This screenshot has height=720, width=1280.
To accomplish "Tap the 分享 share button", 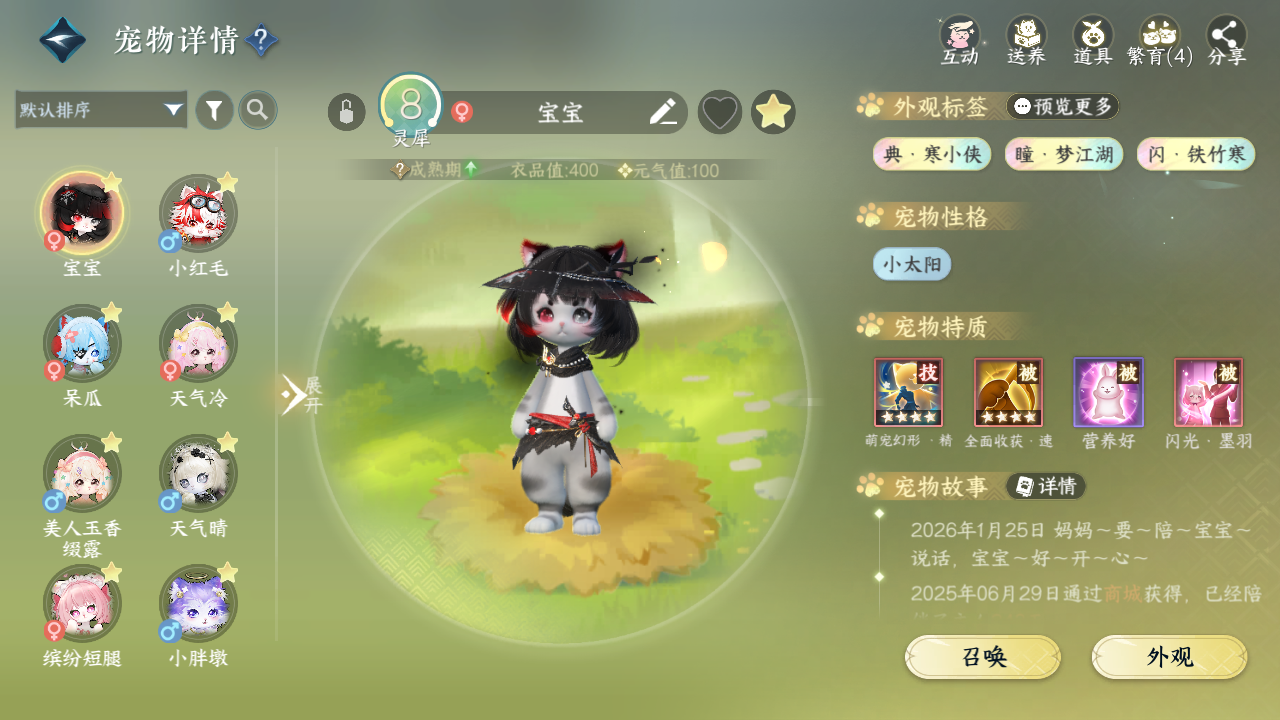I will click(x=1227, y=38).
